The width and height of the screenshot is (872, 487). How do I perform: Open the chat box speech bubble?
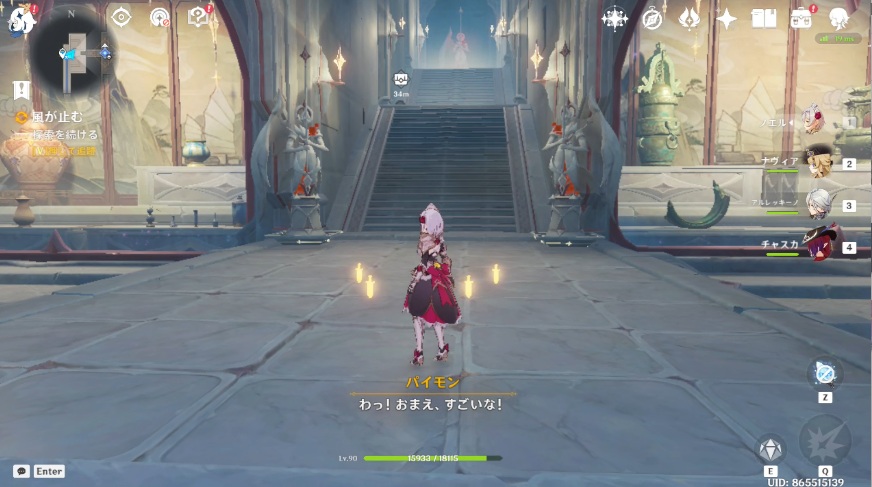[21, 470]
